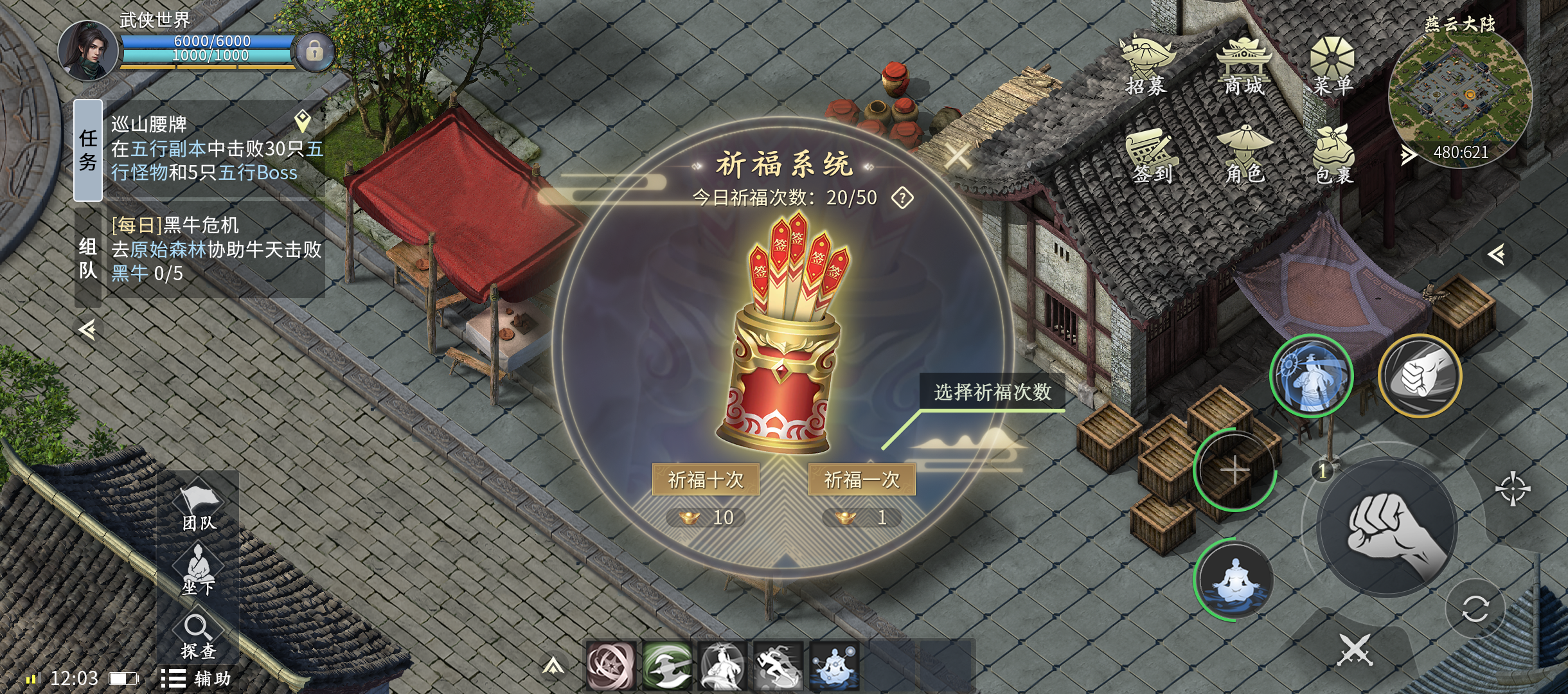Pray once with 祈福一次 button
Screen dimensions: 1568x694
pyautogui.click(x=862, y=479)
